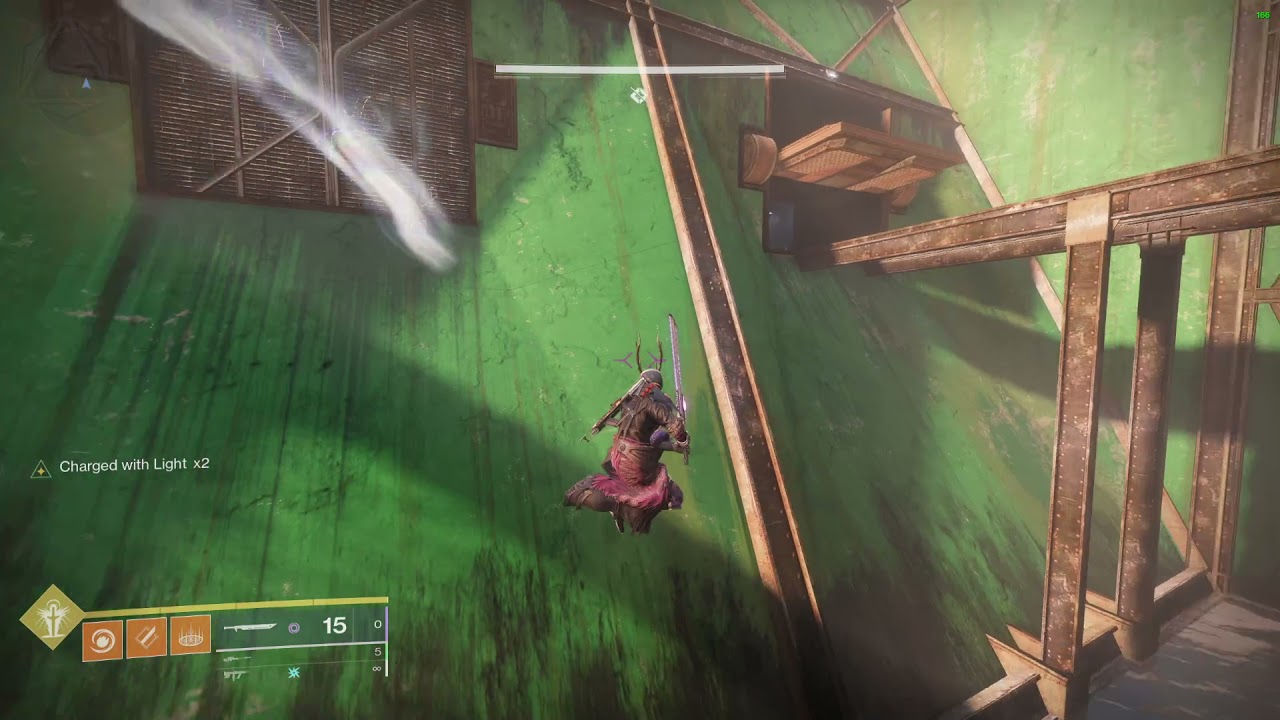Screen dimensions: 1280x720
Task: Click the blue arc burst ammo symbol
Action: point(294,672)
